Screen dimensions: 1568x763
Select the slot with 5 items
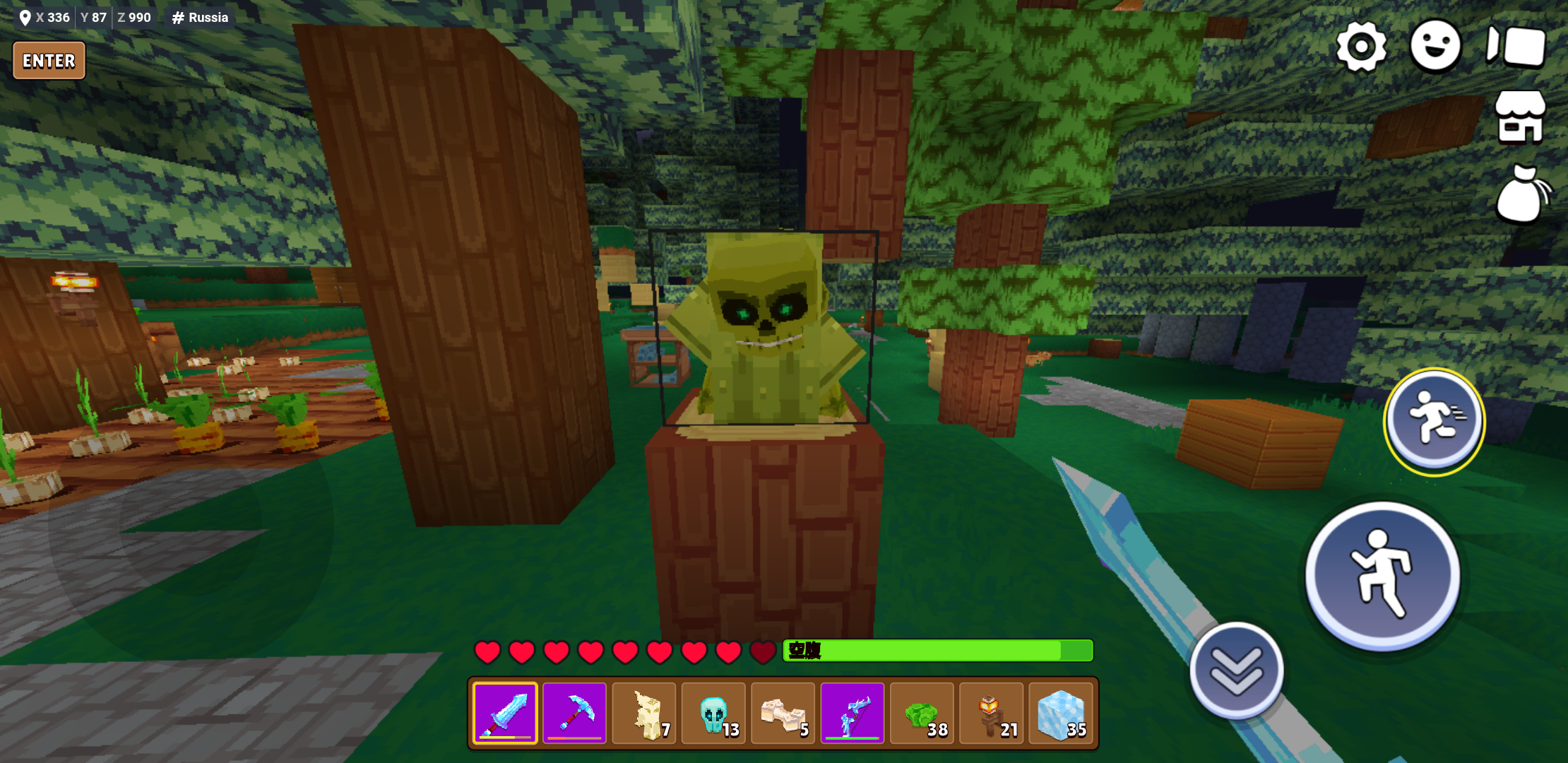coord(783,713)
